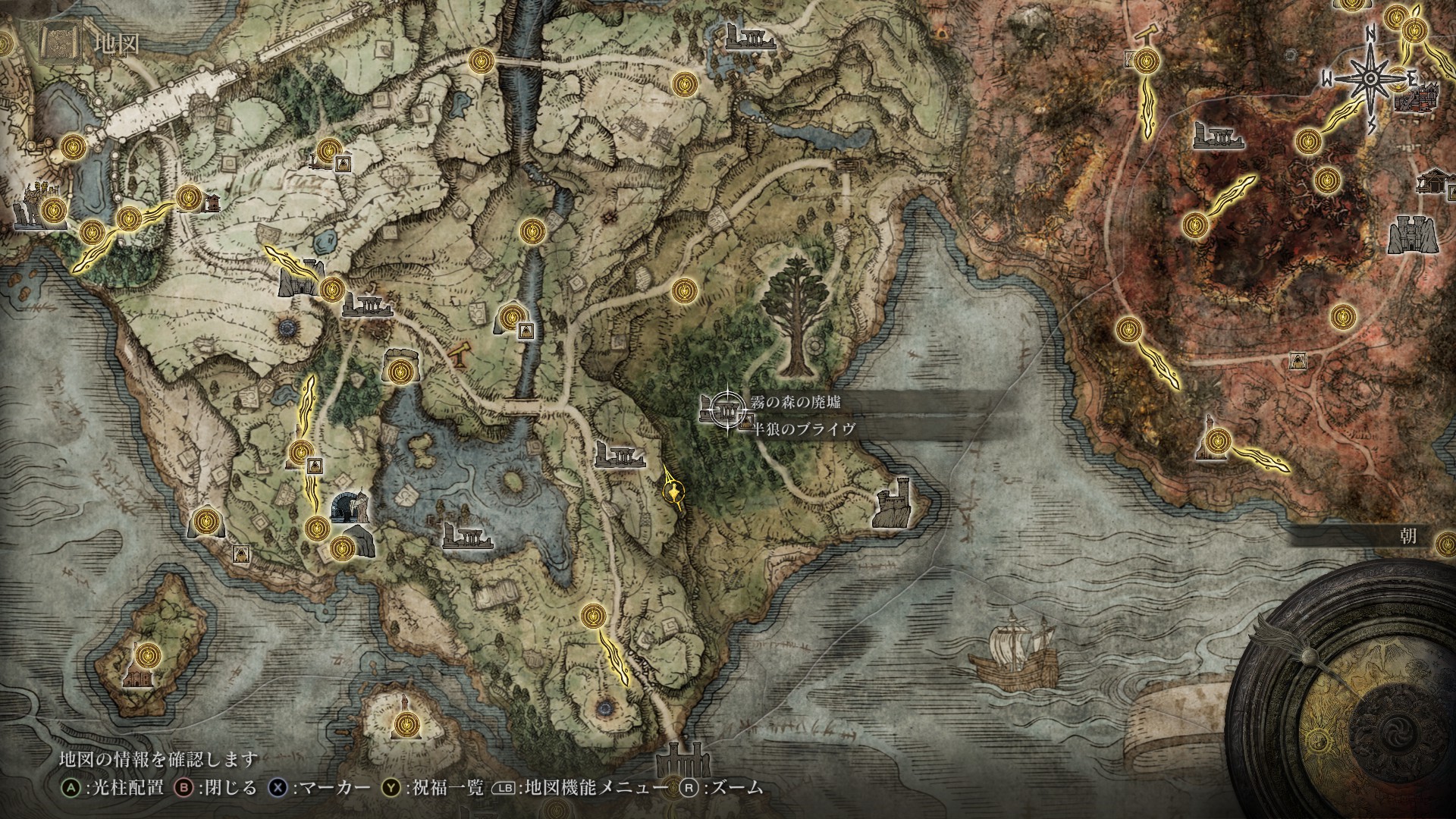Select the Warmaster's Shack hut icon
The image size is (1456, 819).
[x=211, y=201]
